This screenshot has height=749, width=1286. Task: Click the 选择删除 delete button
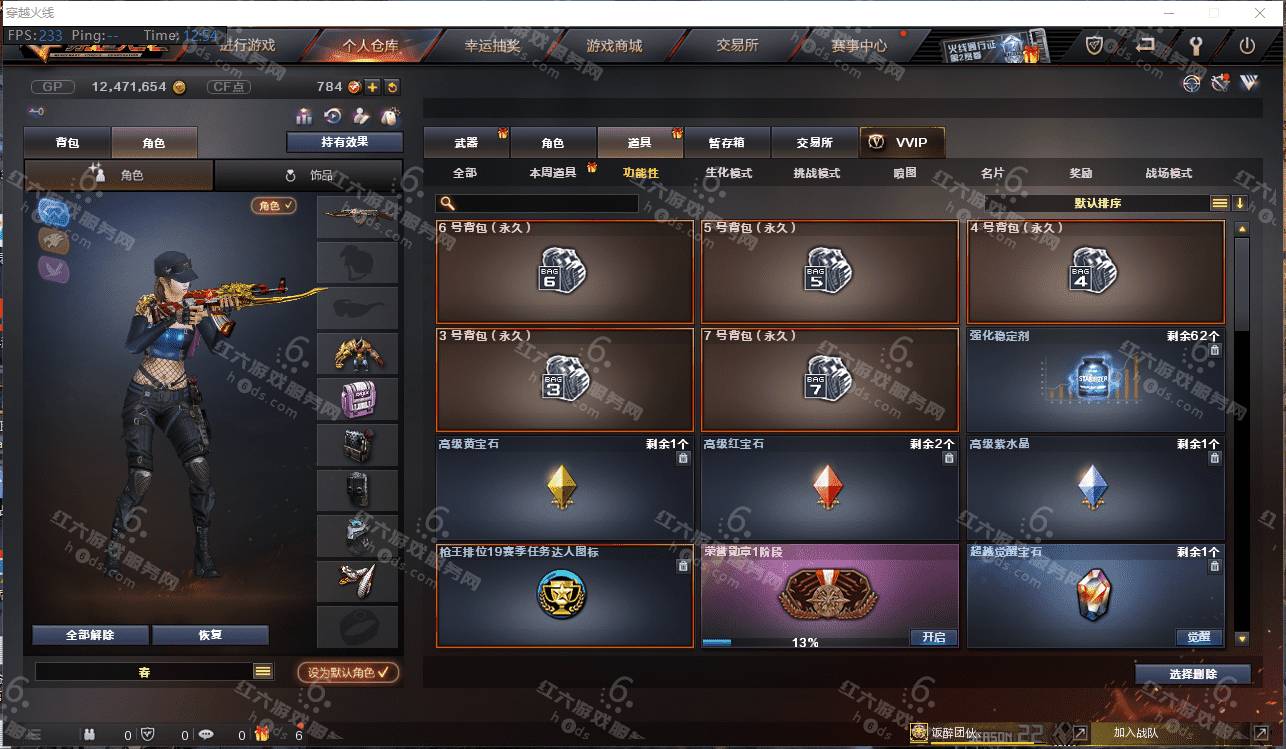1192,674
